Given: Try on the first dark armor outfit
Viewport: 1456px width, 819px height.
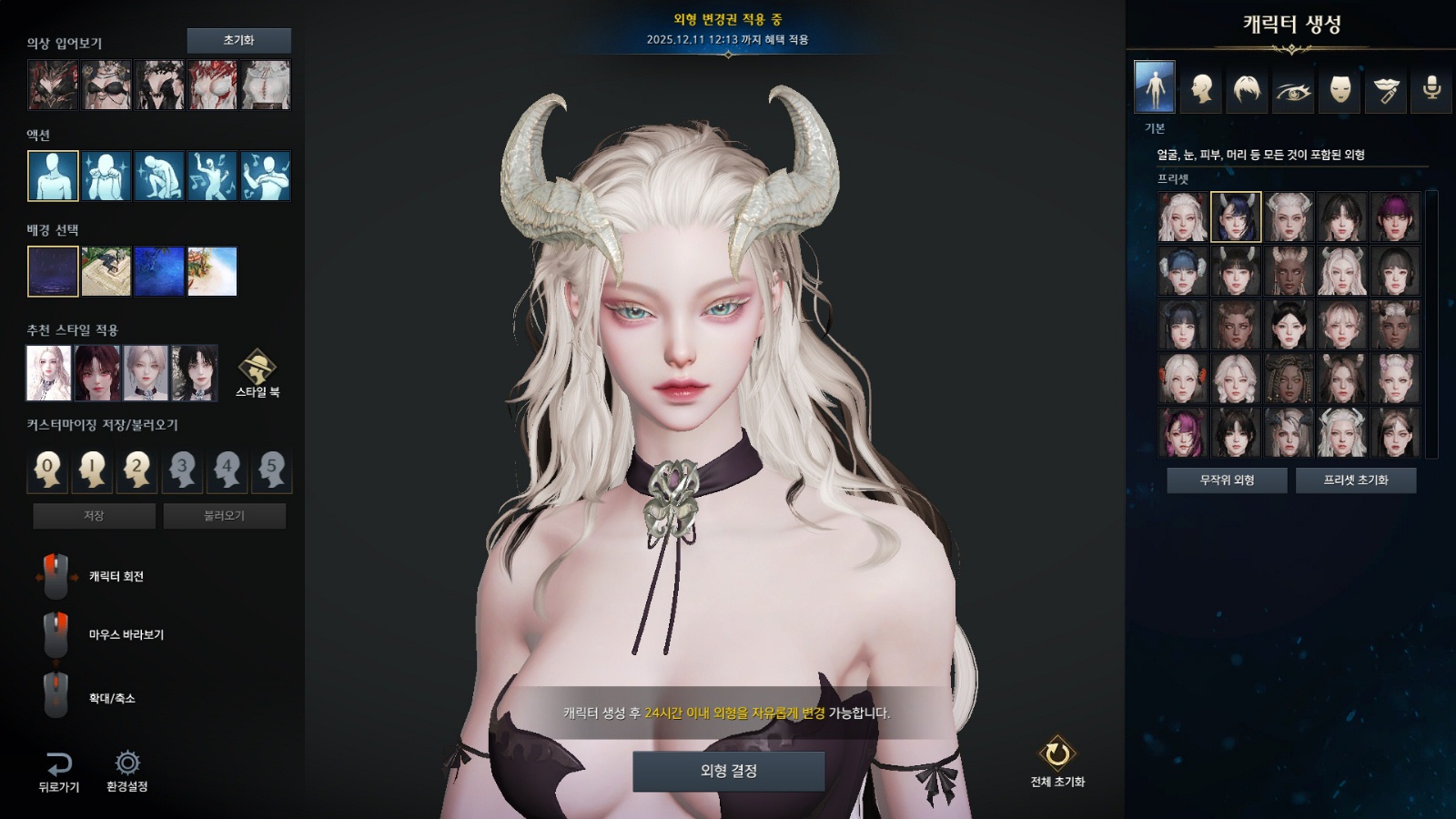Looking at the screenshot, I should 53,85.
